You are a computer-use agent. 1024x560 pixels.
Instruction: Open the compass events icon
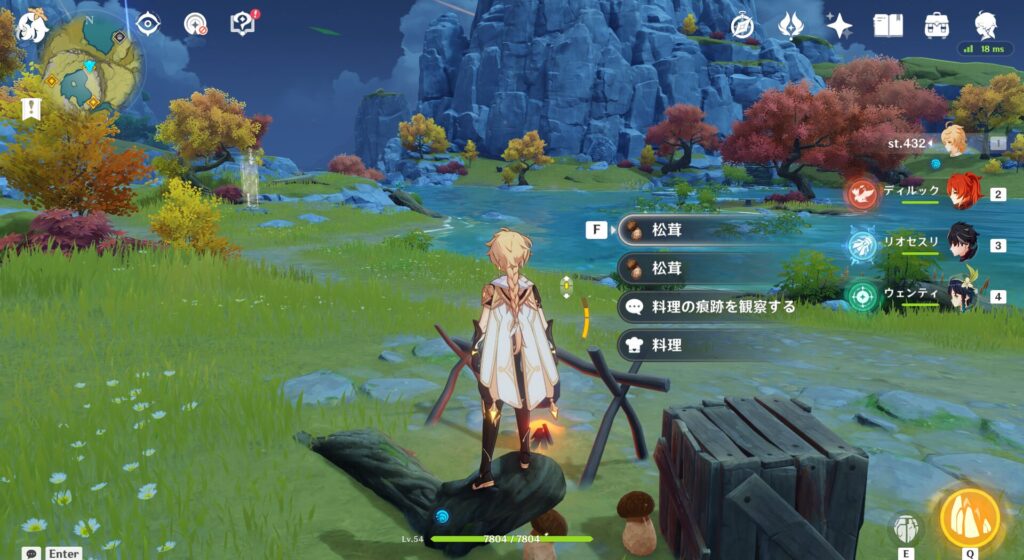pyautogui.click(x=742, y=25)
